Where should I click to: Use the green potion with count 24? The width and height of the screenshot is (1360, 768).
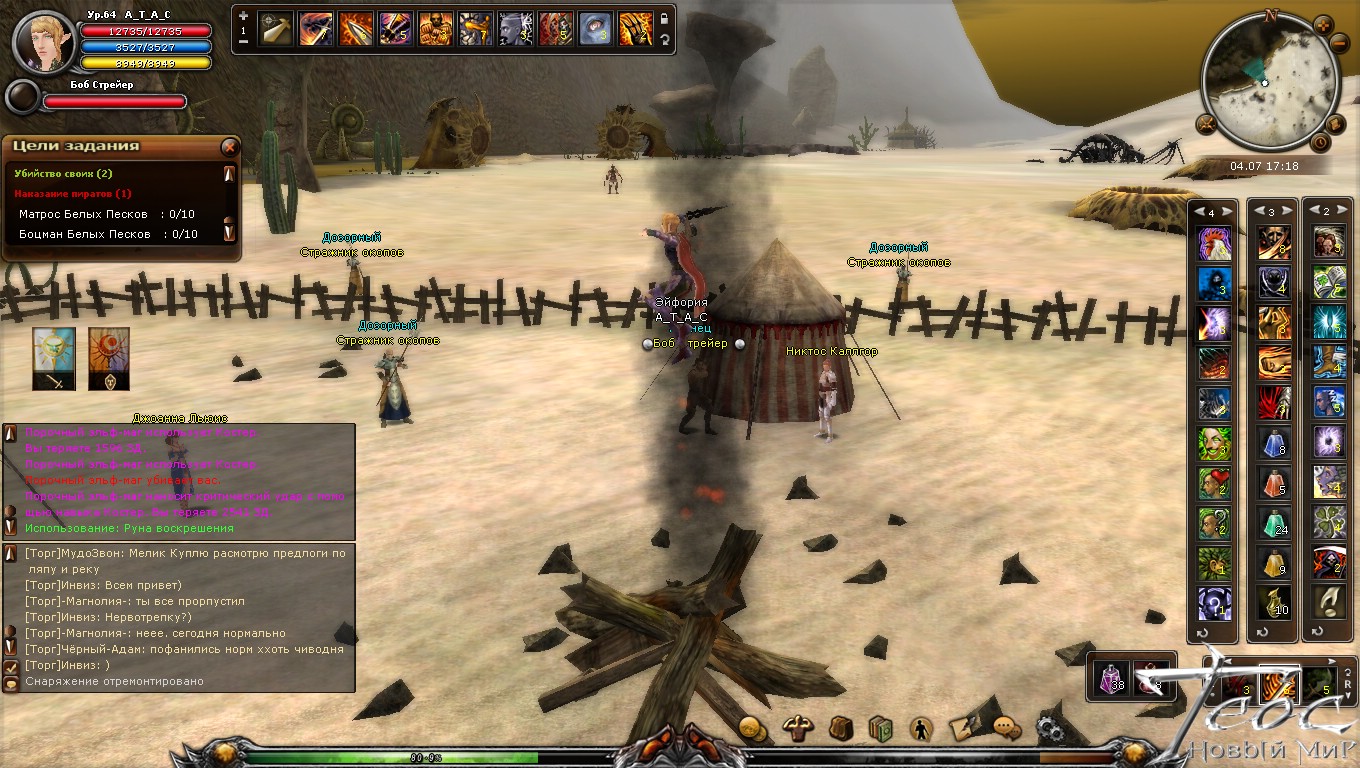pos(1274,523)
